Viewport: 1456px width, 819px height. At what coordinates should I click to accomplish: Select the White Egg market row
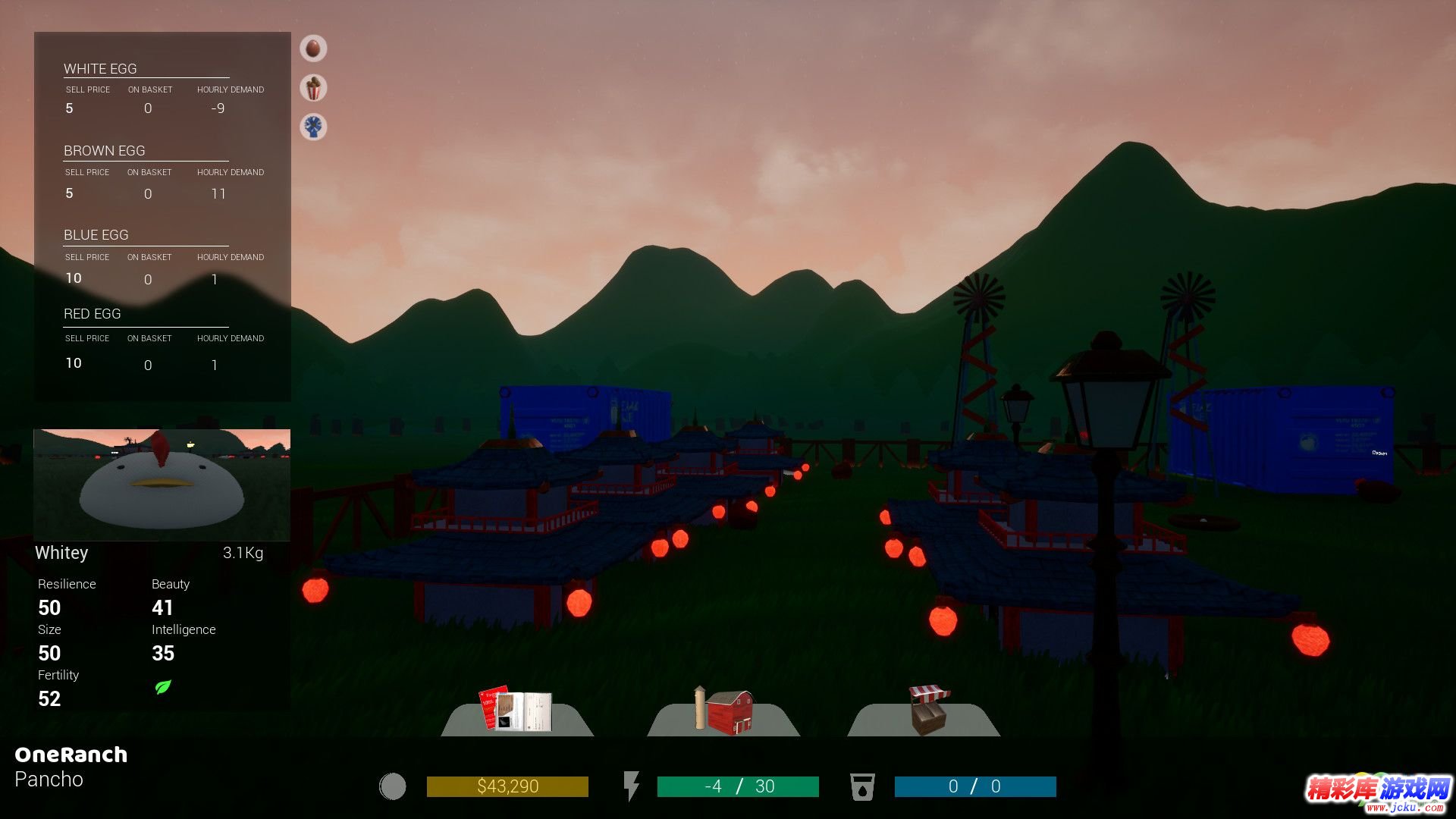(x=162, y=89)
